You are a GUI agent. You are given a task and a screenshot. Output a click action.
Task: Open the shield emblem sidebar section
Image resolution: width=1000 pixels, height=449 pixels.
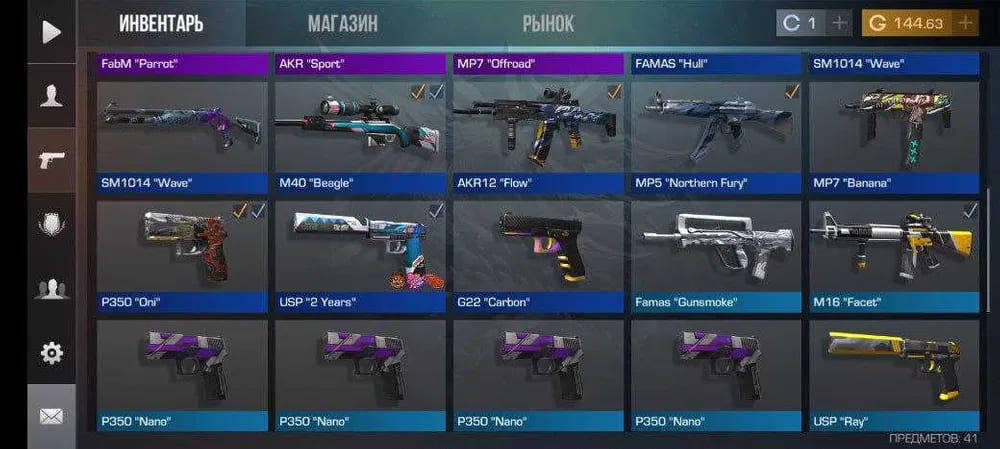51,224
